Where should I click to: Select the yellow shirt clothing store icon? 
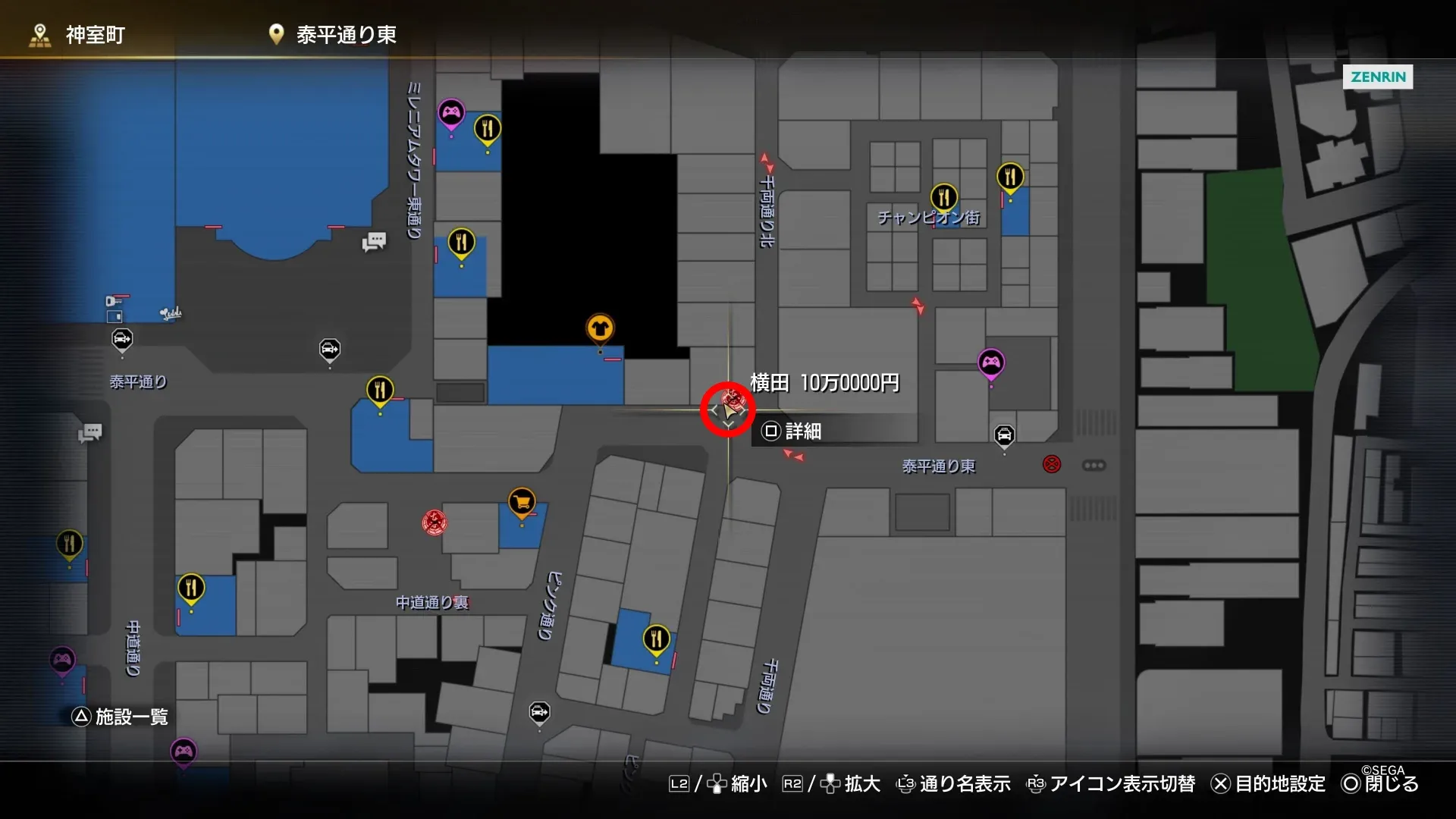pos(600,328)
